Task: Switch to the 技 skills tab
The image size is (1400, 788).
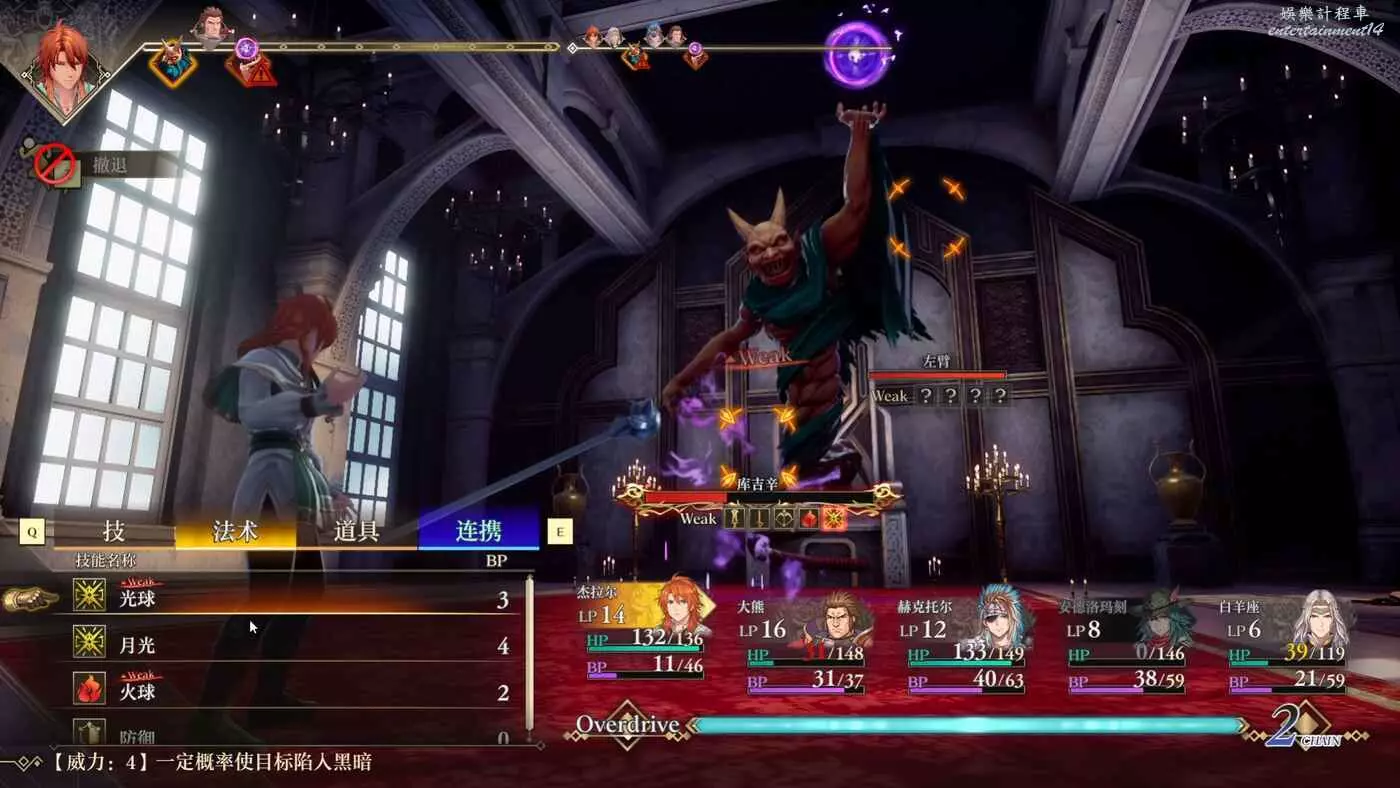Action: click(114, 531)
